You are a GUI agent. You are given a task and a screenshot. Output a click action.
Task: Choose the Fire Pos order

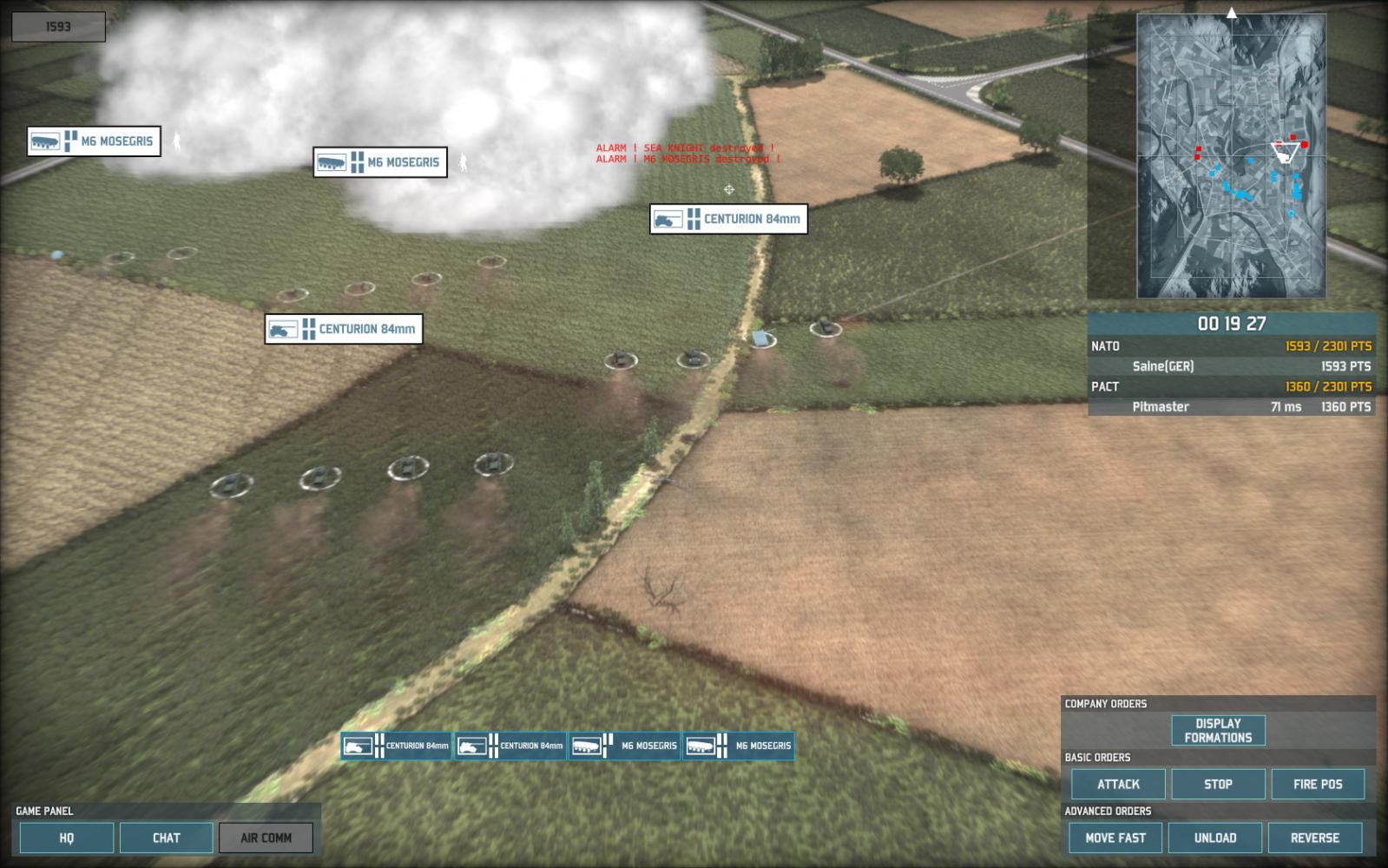[x=1318, y=784]
